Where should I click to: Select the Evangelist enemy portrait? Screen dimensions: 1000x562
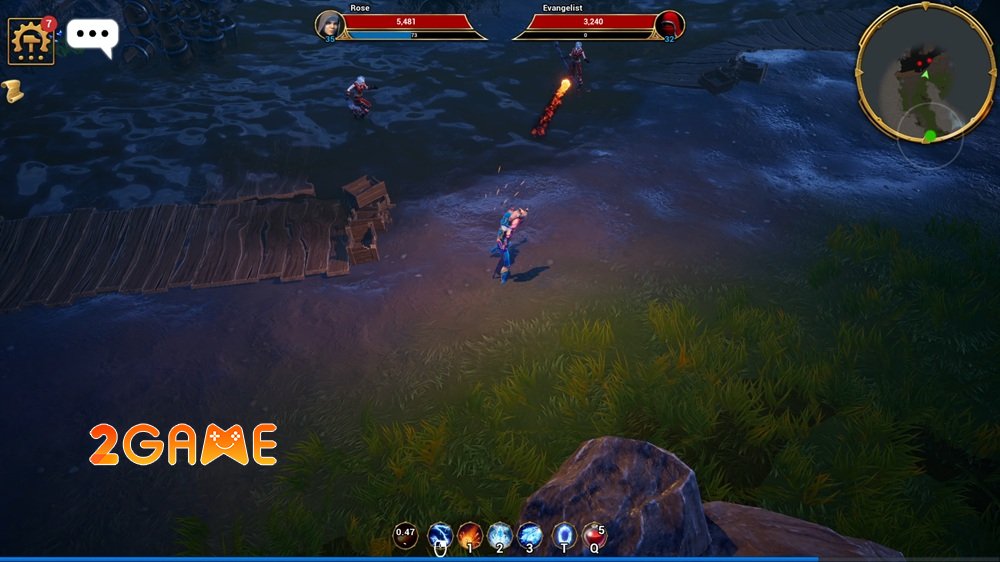(669, 25)
